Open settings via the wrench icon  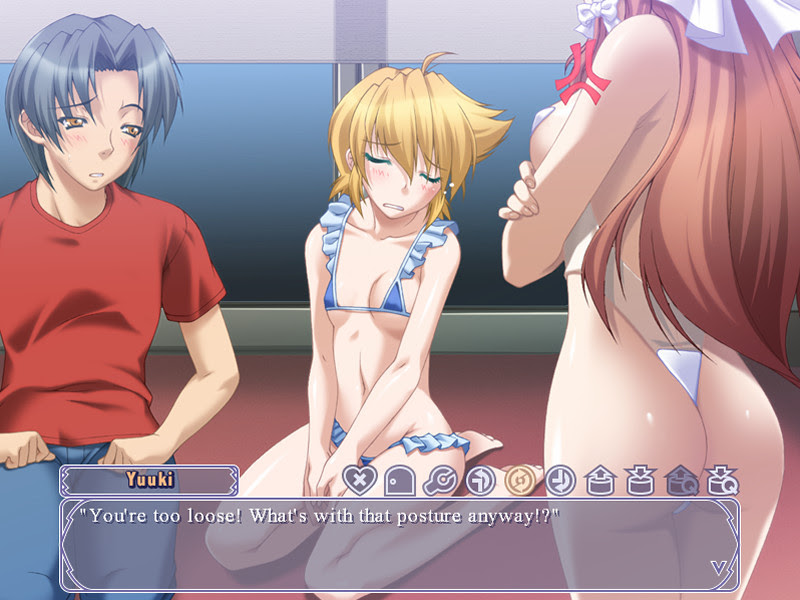click(x=439, y=481)
